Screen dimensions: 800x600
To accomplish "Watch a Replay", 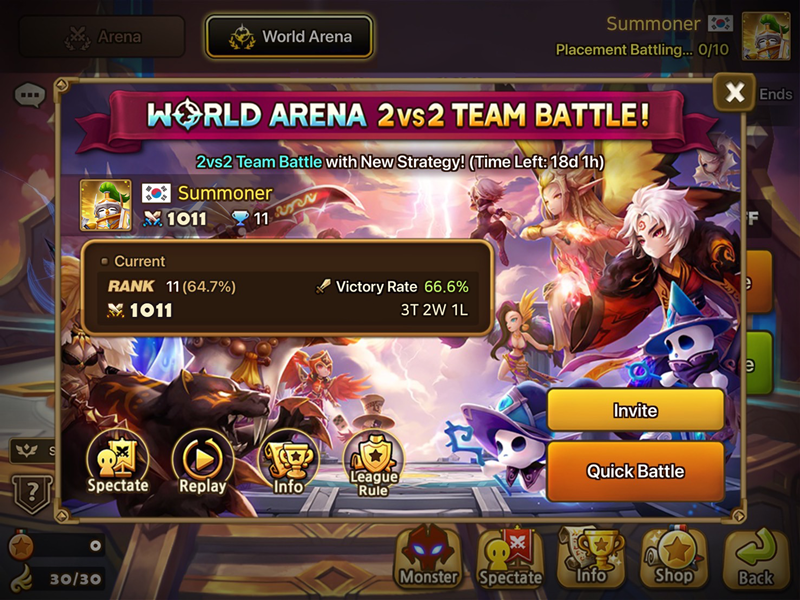I will coord(203,462).
